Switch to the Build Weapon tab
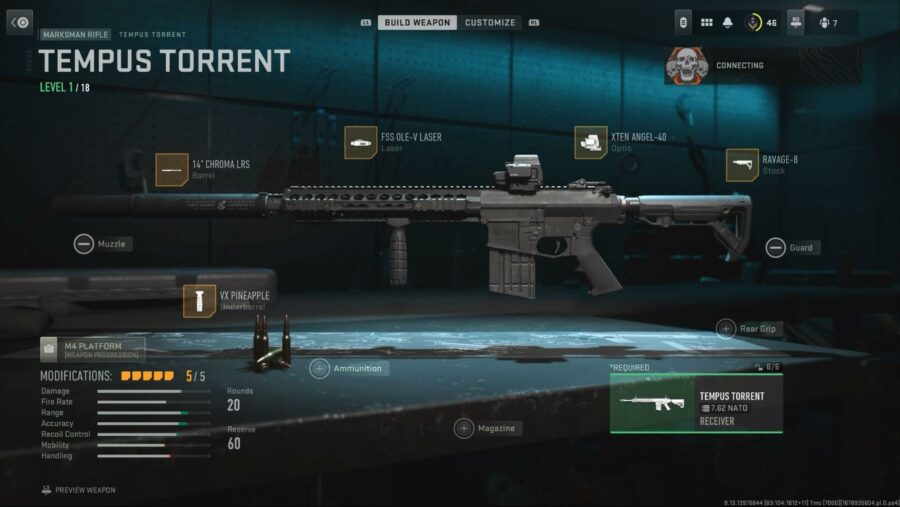The width and height of the screenshot is (900, 507). [x=417, y=22]
